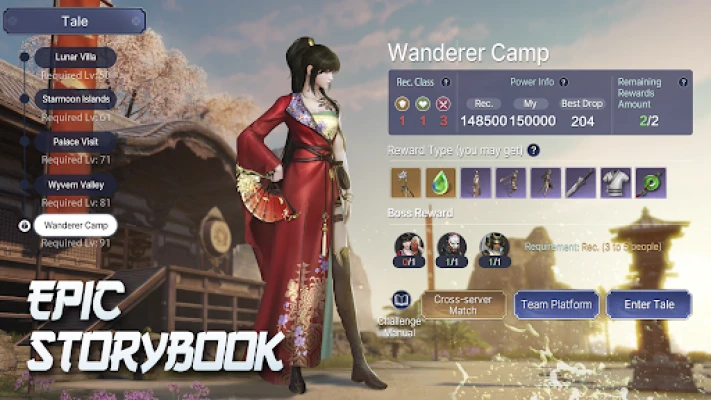711x400 pixels.
Task: Show help for Rec. Class
Action: coord(446,82)
